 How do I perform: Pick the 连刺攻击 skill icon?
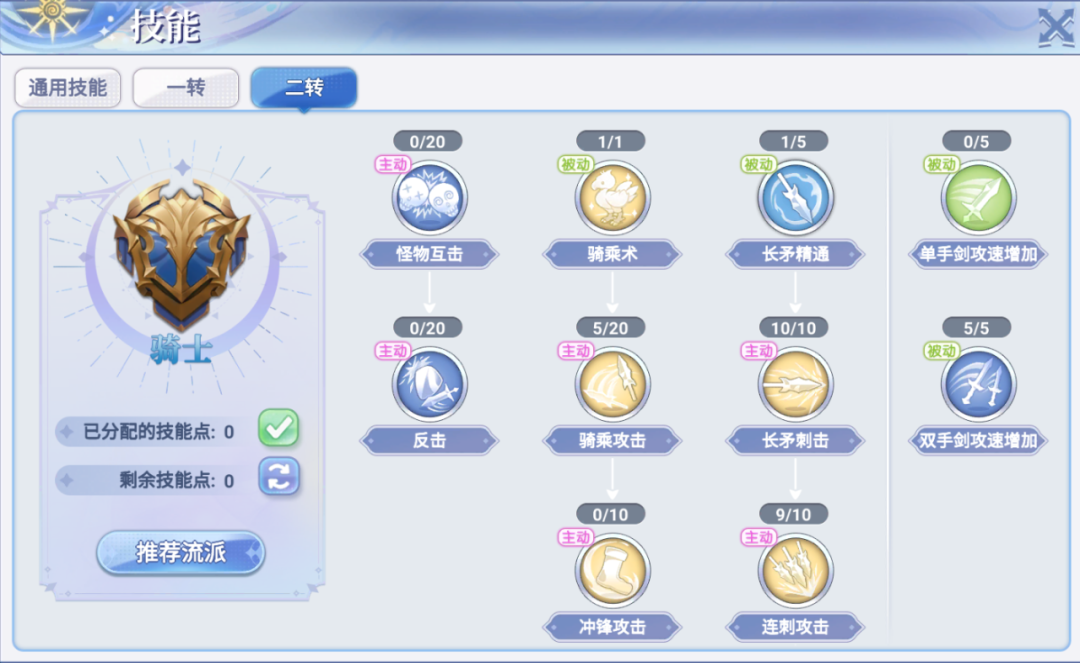pos(795,571)
